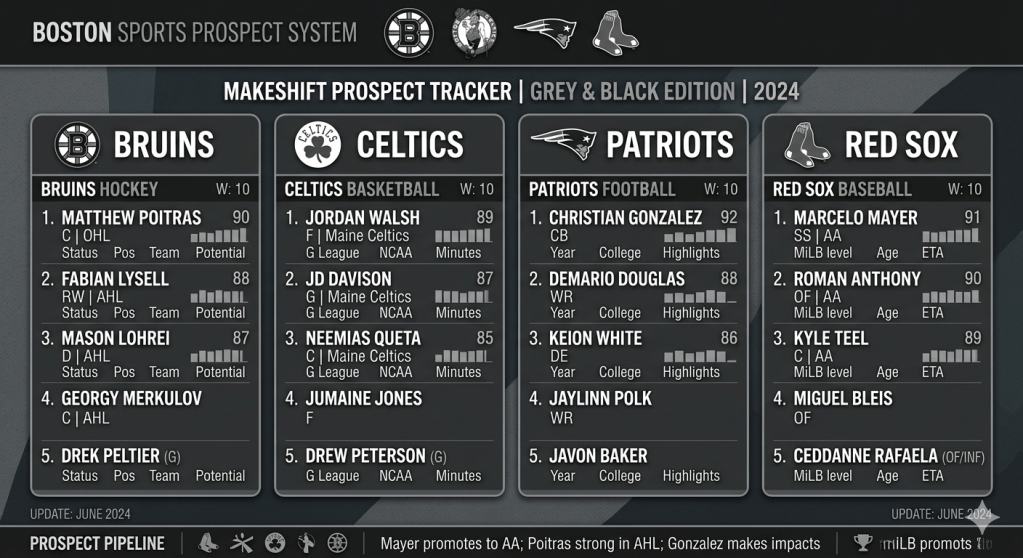Choose Kyle Teel prospect row
Screen dimensions: 1023x558
click(x=876, y=354)
